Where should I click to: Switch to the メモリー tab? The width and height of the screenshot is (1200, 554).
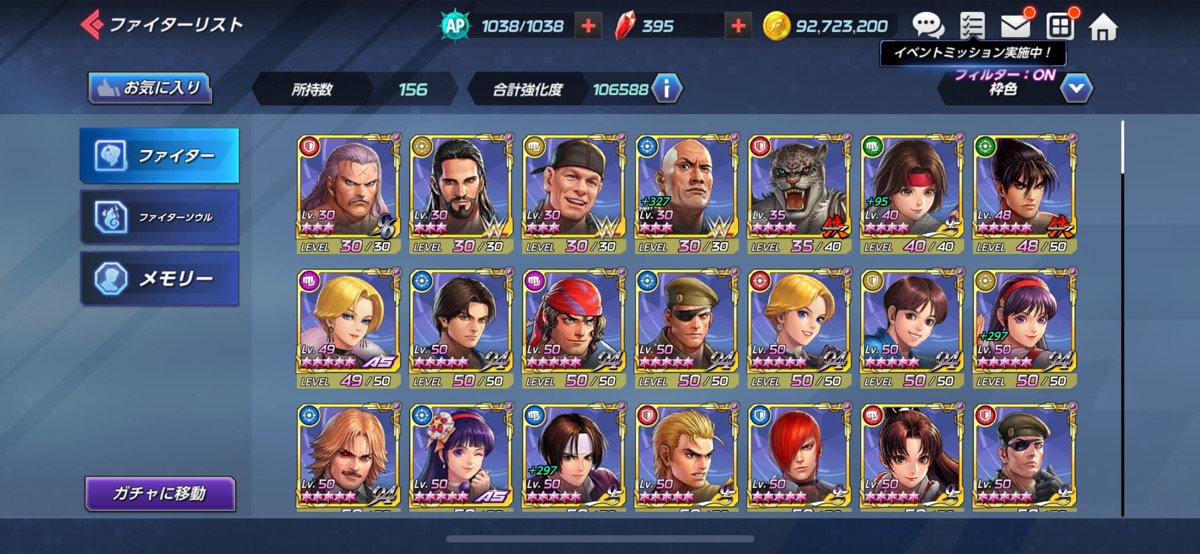160,278
